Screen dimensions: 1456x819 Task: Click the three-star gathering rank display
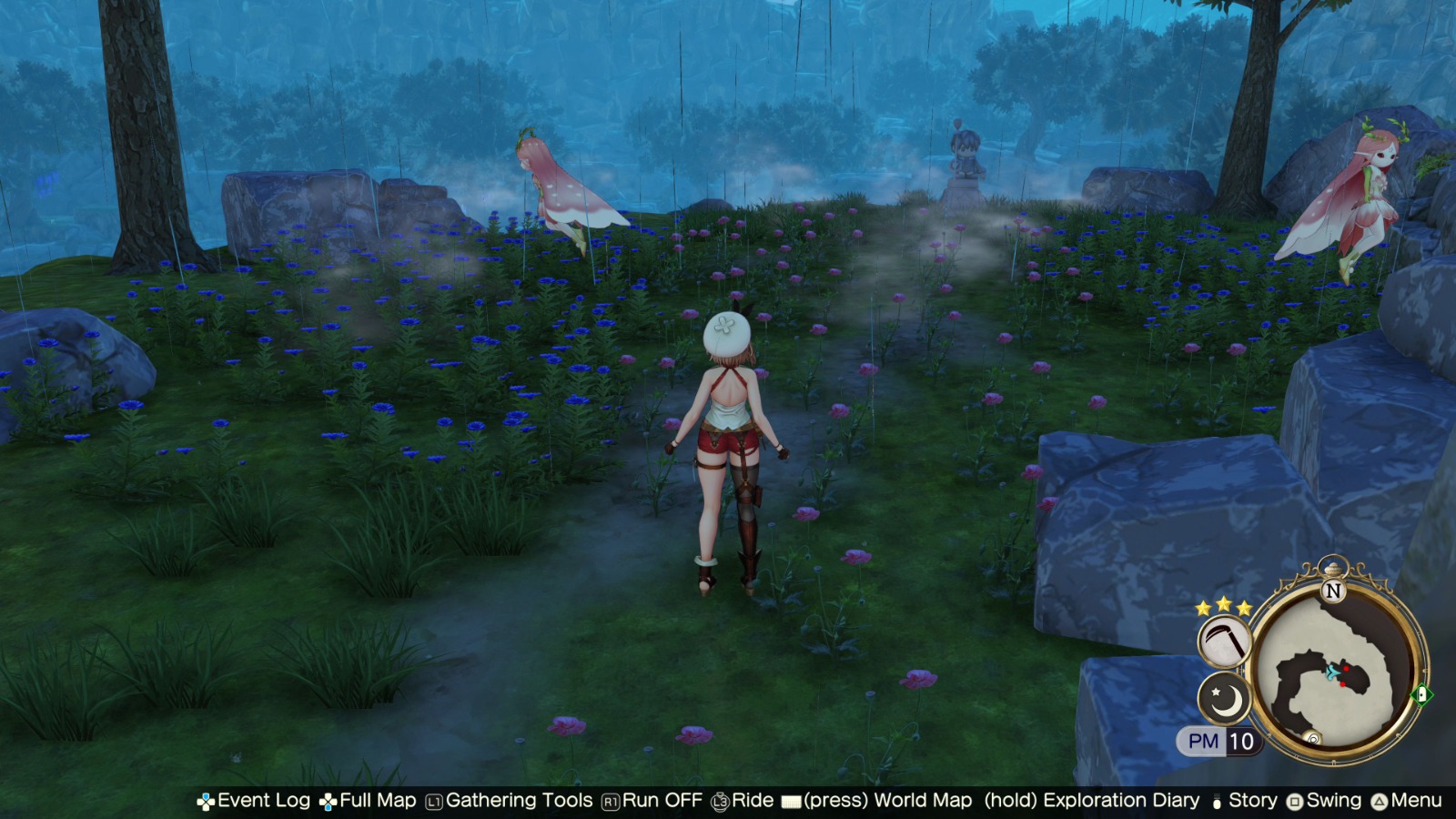click(x=1223, y=607)
